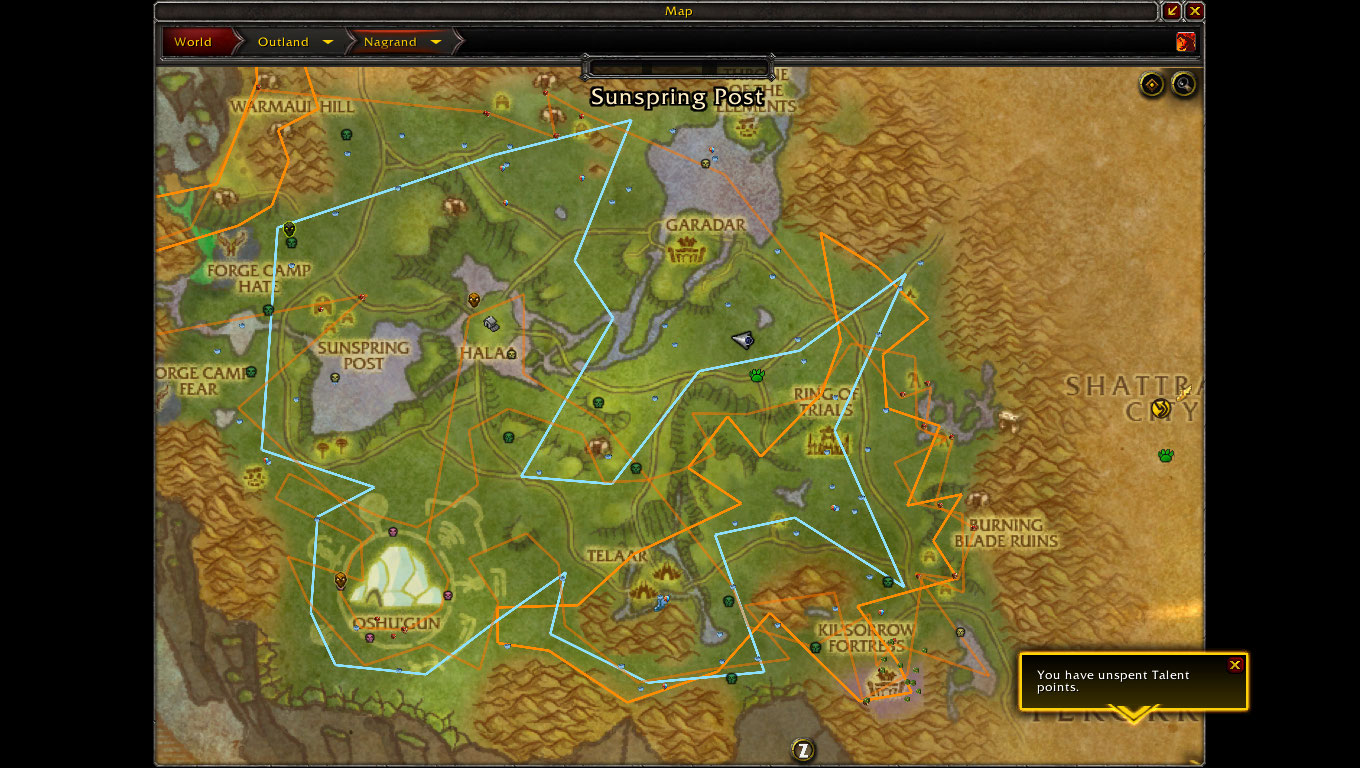Open the map magnifying glass filter button
The image size is (1360, 768).
click(1184, 85)
